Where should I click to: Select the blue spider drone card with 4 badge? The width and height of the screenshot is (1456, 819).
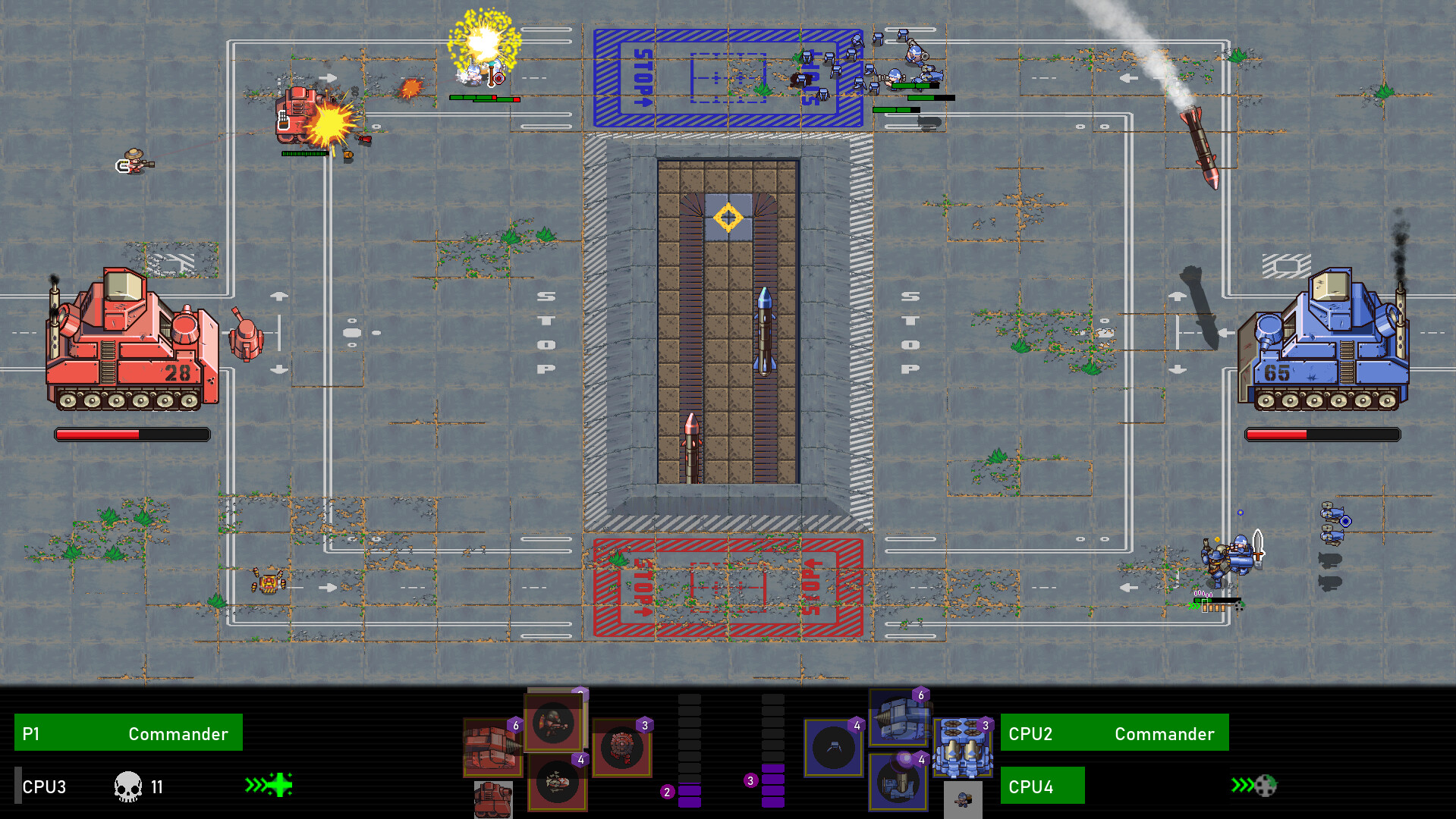click(x=835, y=747)
